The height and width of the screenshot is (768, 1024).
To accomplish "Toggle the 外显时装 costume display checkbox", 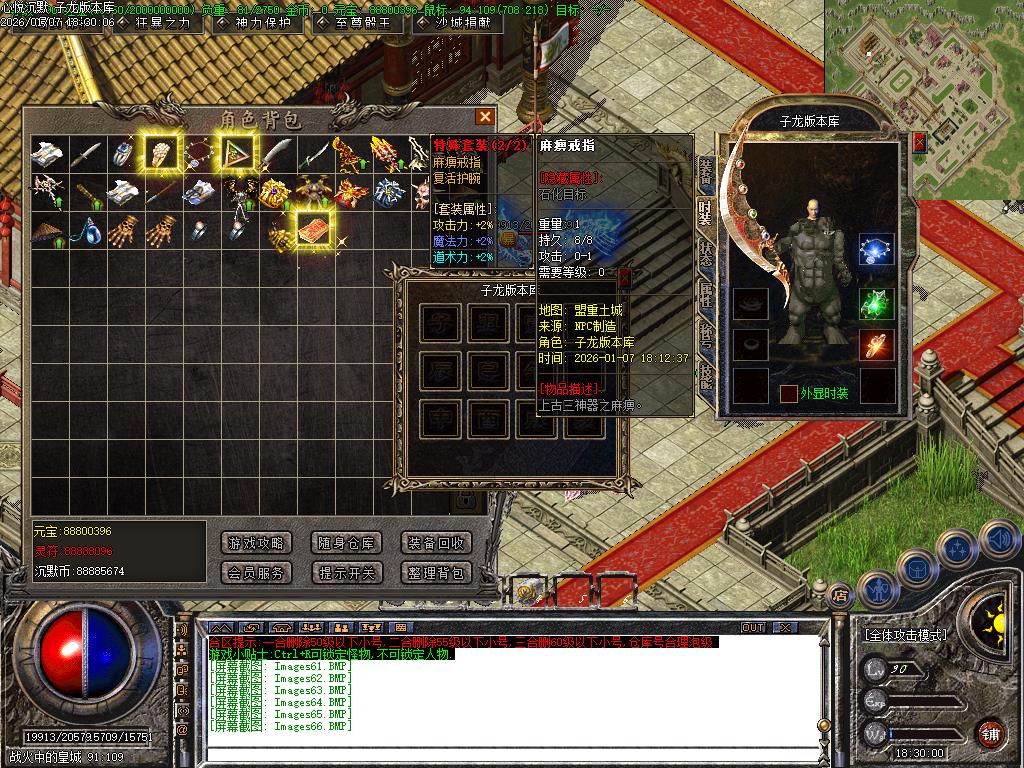I will [x=788, y=394].
